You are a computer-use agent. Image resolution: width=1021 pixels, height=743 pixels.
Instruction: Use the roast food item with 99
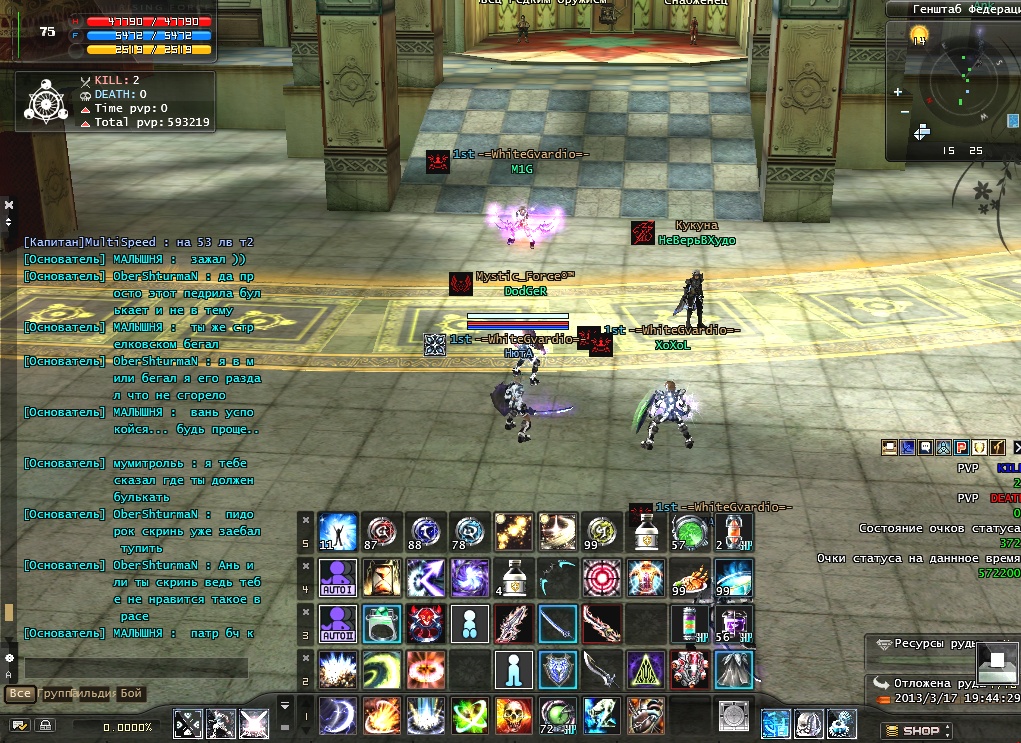click(x=690, y=577)
